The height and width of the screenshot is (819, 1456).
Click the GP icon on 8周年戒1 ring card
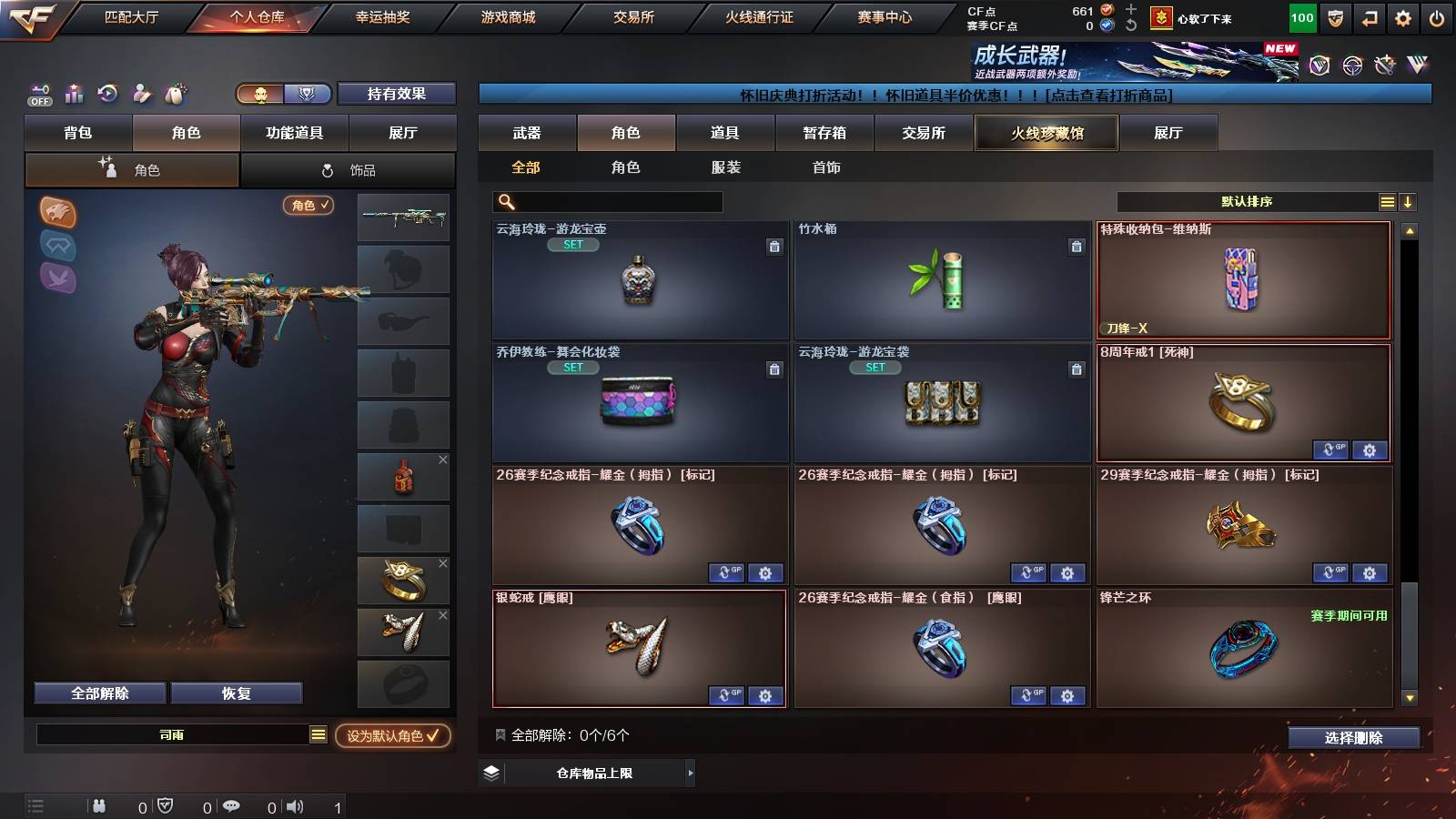coord(1331,450)
